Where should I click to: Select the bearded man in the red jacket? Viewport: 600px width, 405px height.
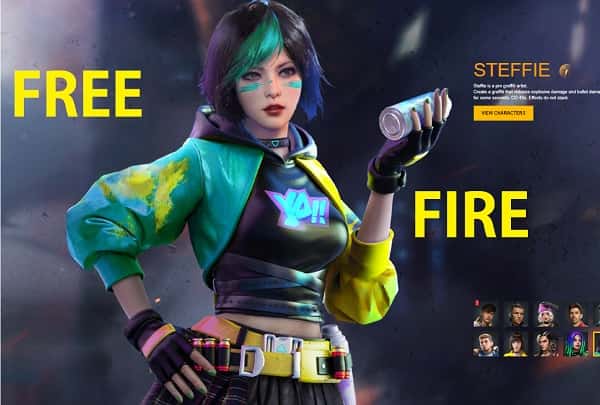tap(577, 315)
